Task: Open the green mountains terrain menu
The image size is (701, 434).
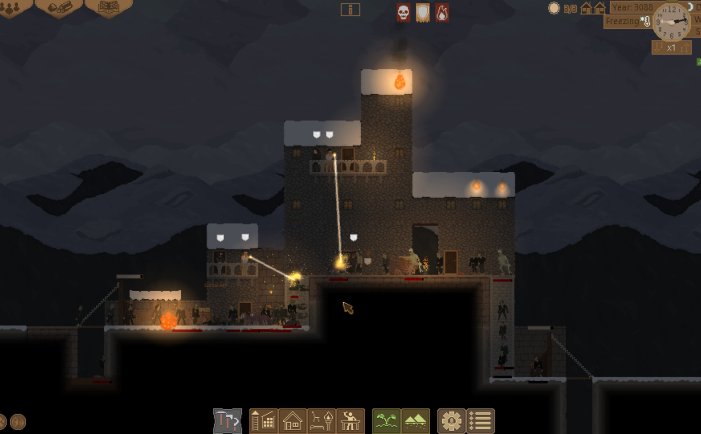Action: pyautogui.click(x=415, y=421)
